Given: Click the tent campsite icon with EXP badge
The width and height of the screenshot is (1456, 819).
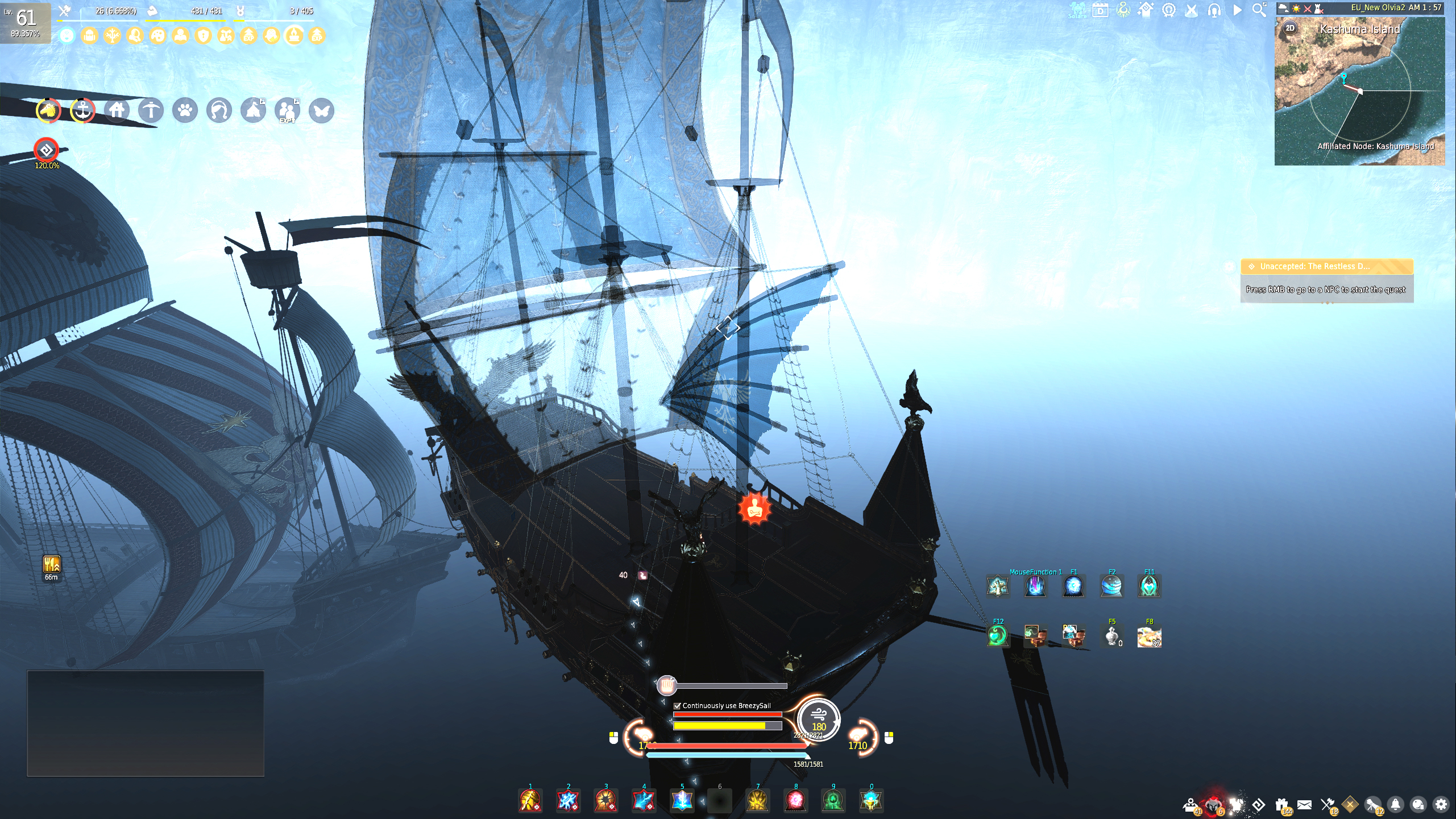Looking at the screenshot, I should click(x=253, y=111).
